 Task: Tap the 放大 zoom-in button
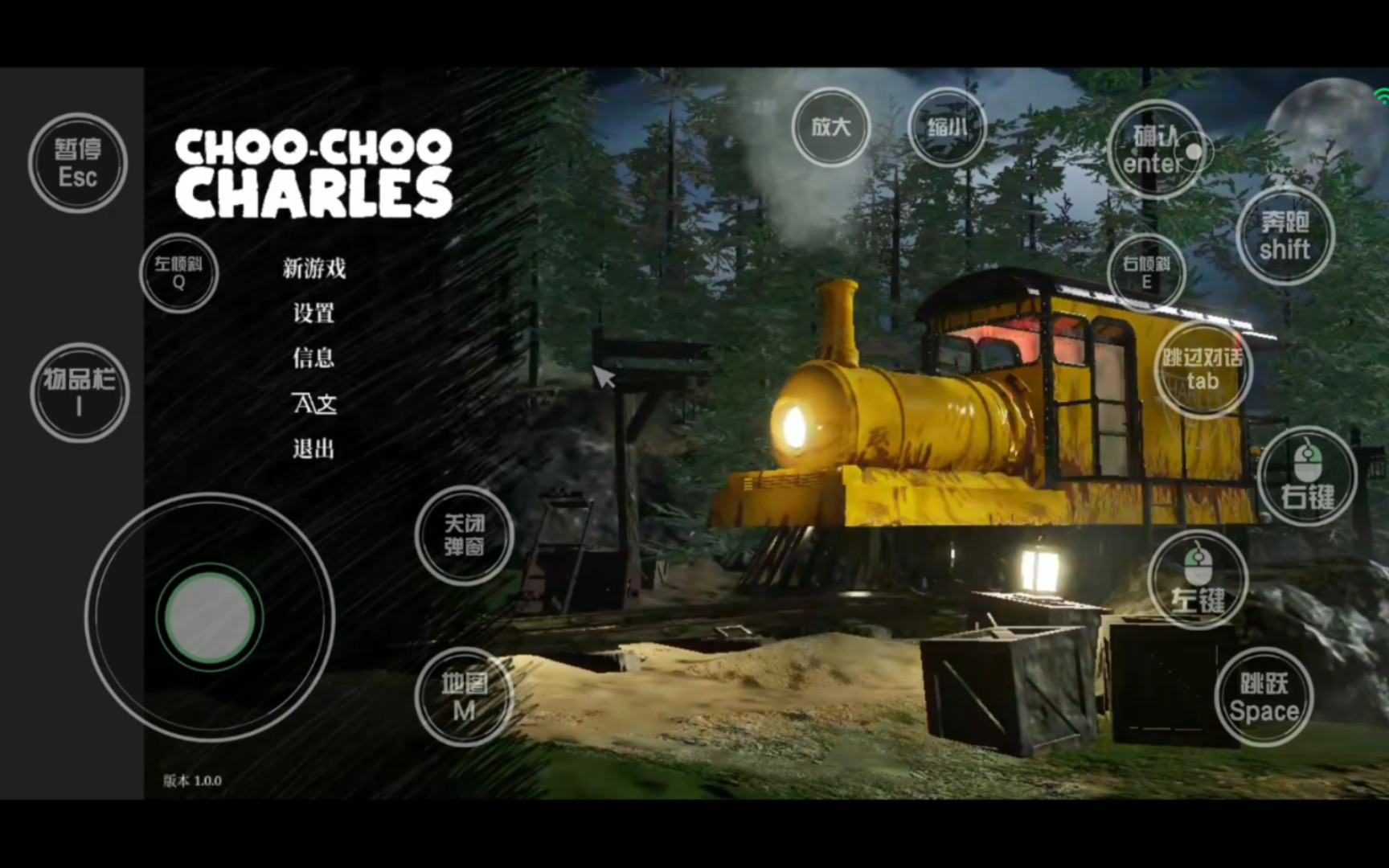[x=831, y=127]
